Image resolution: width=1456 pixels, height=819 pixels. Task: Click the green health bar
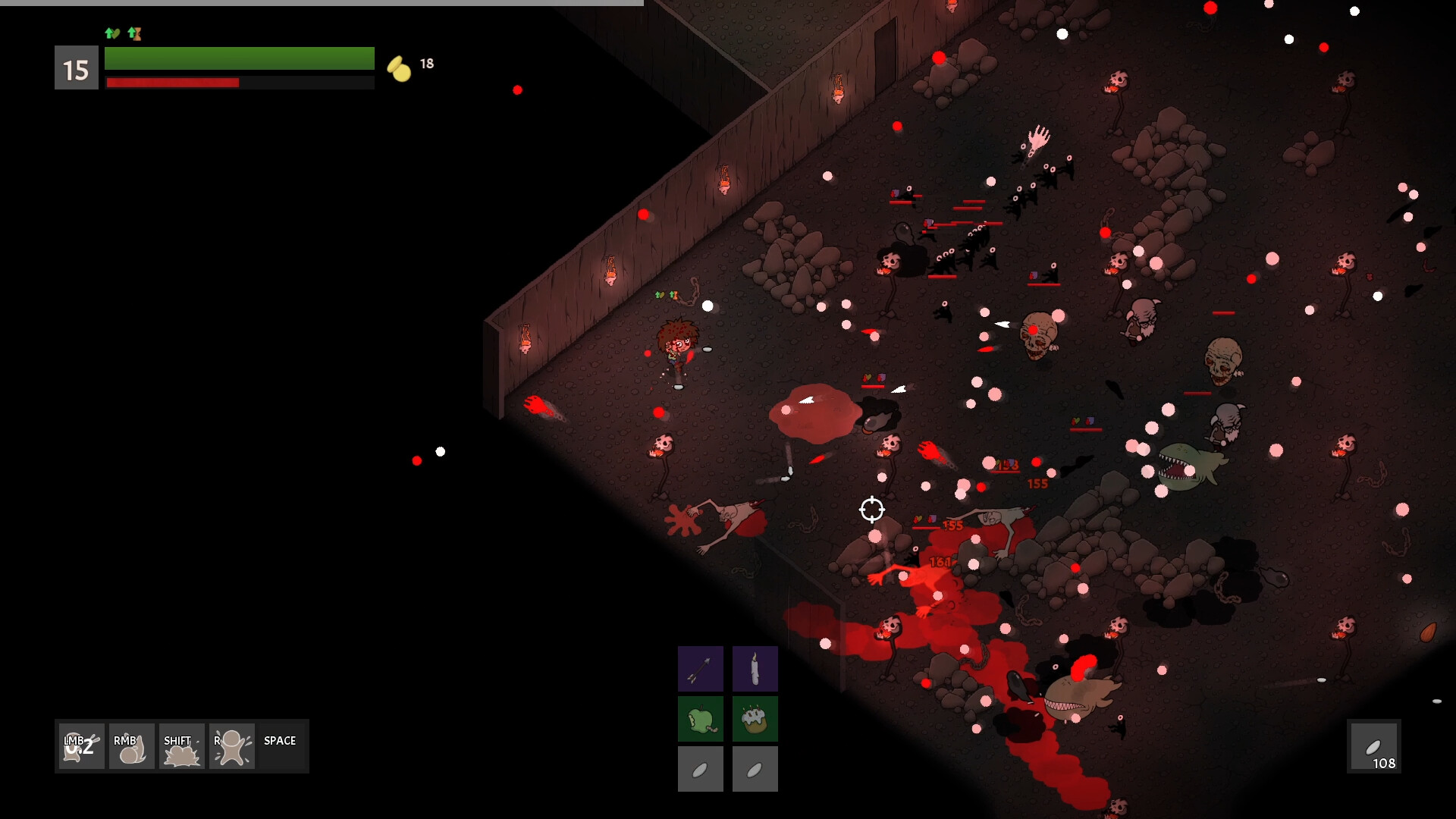click(239, 58)
